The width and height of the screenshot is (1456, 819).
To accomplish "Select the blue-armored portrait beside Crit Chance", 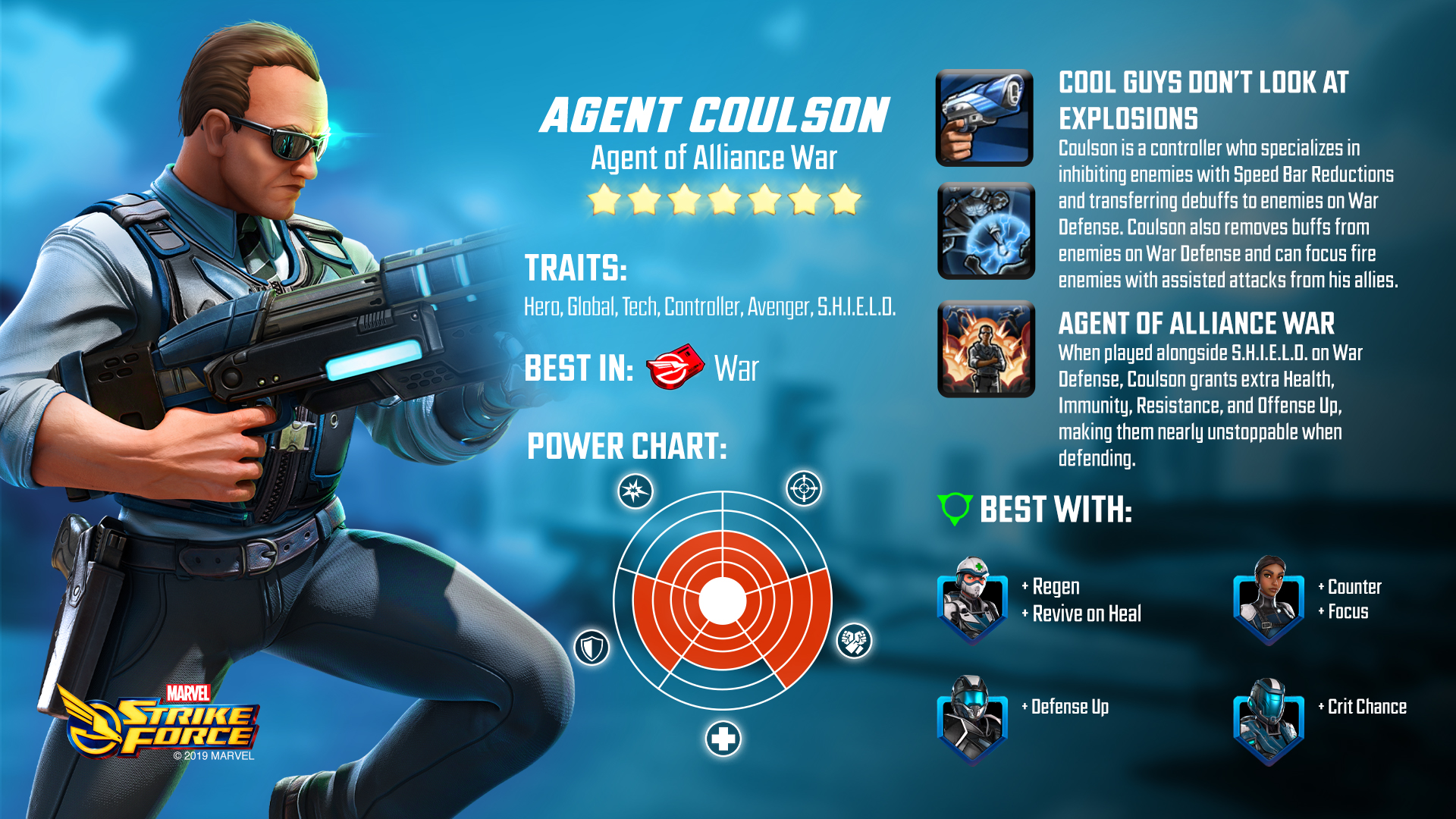I will 1268,722.
